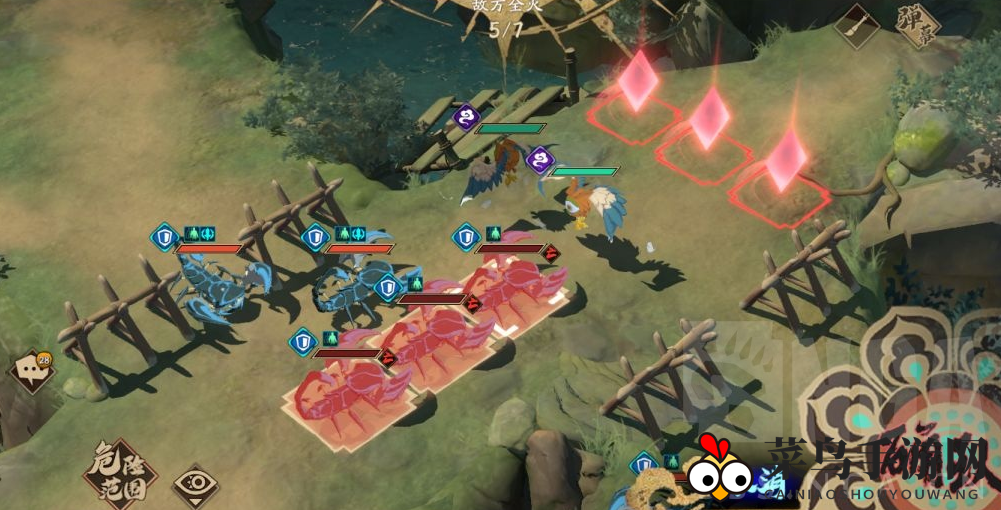Open the chat bubble with 28 messages

click(x=31, y=371)
